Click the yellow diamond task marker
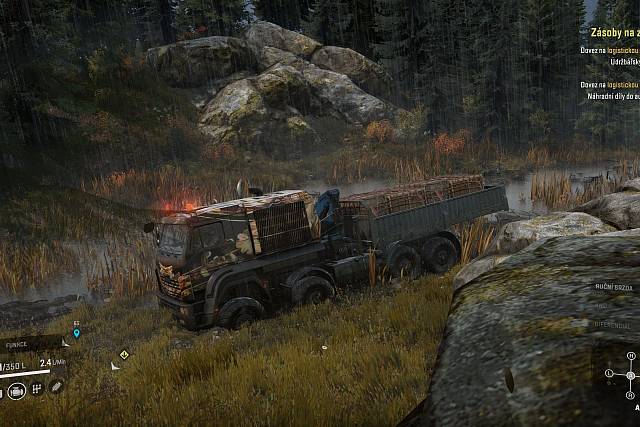Screen dimensions: 640x427 [x=123, y=353]
